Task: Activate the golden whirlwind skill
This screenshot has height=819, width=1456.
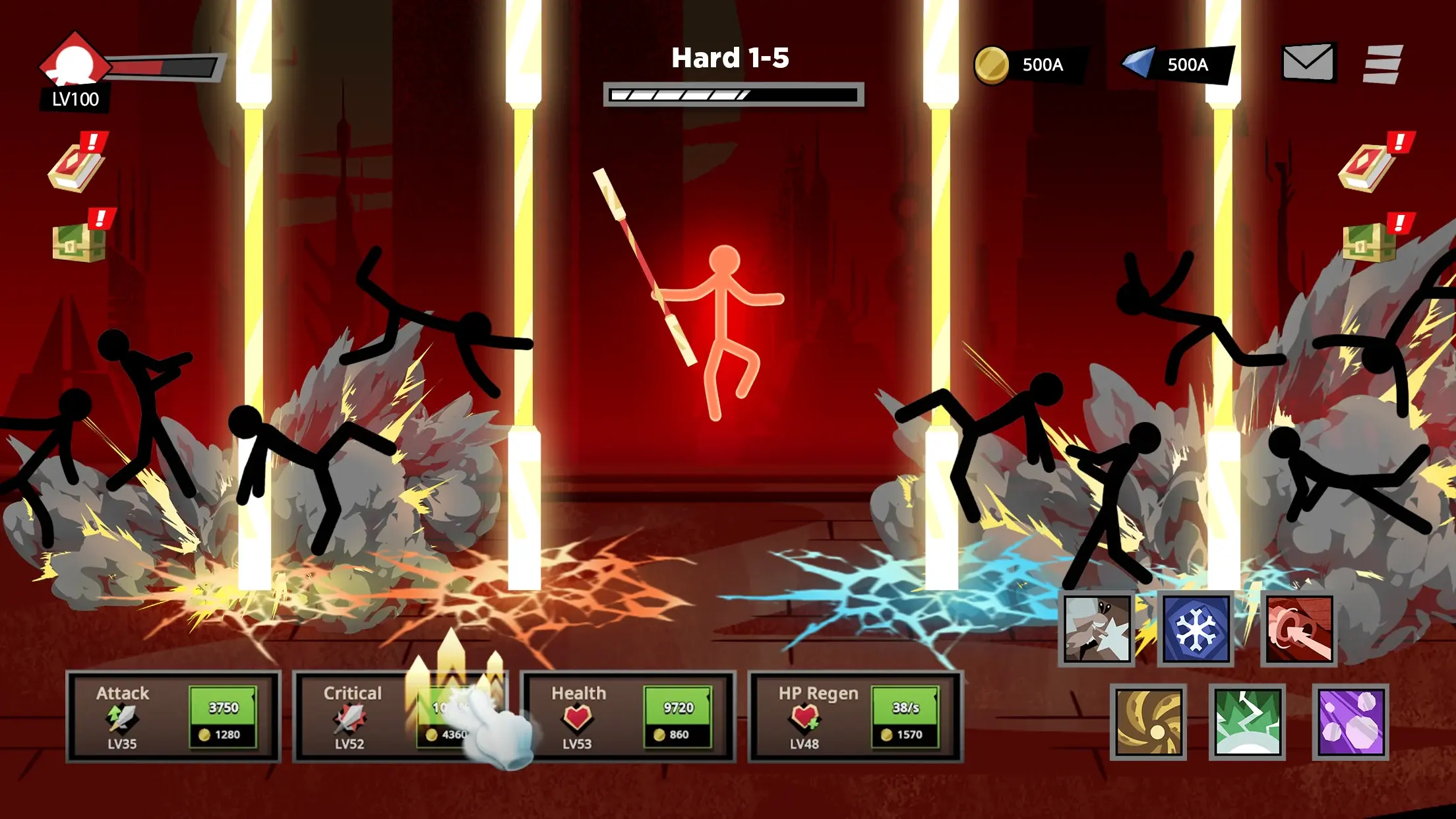Action: [1148, 721]
